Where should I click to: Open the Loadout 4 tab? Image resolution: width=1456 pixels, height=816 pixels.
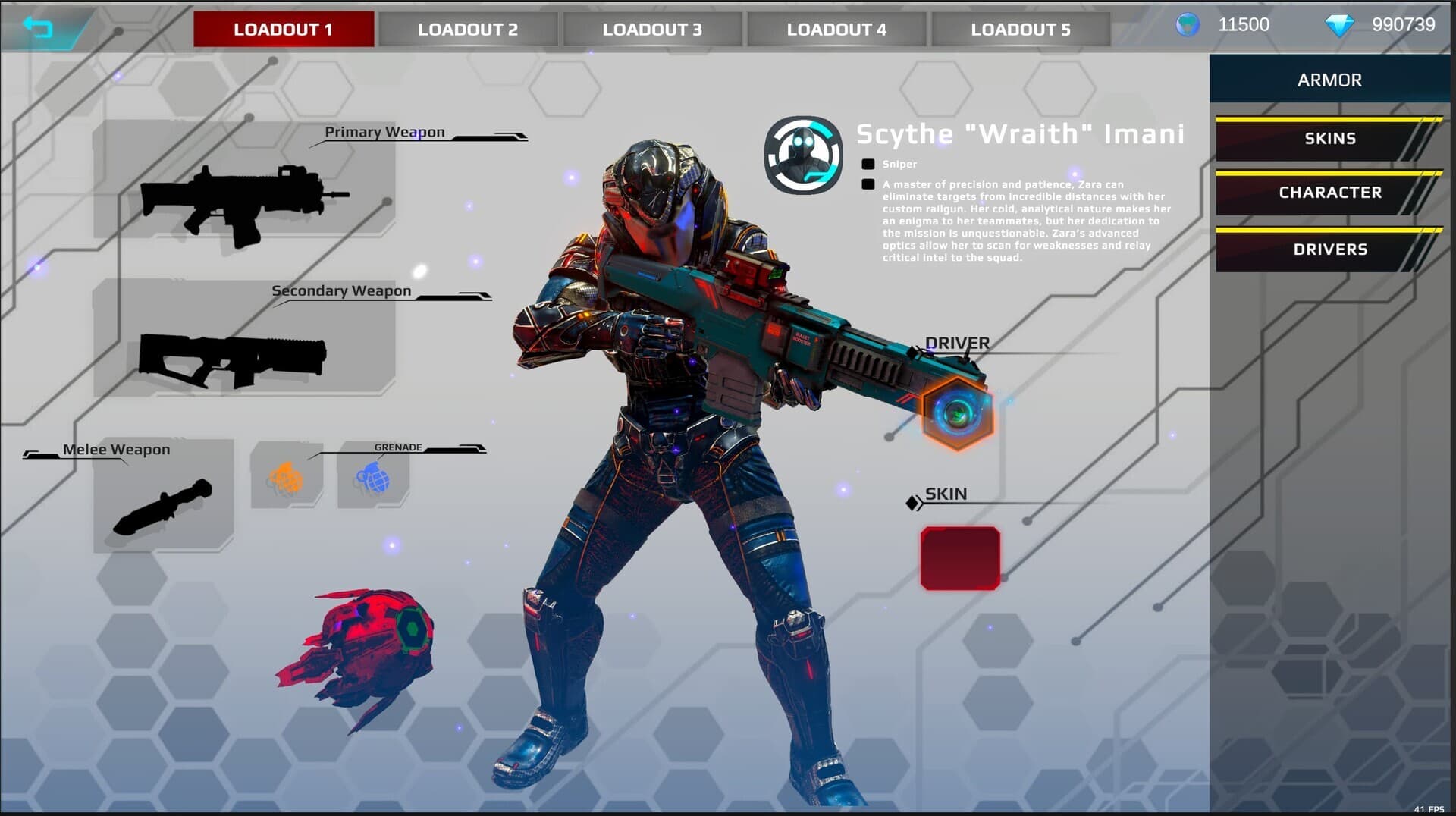(836, 30)
